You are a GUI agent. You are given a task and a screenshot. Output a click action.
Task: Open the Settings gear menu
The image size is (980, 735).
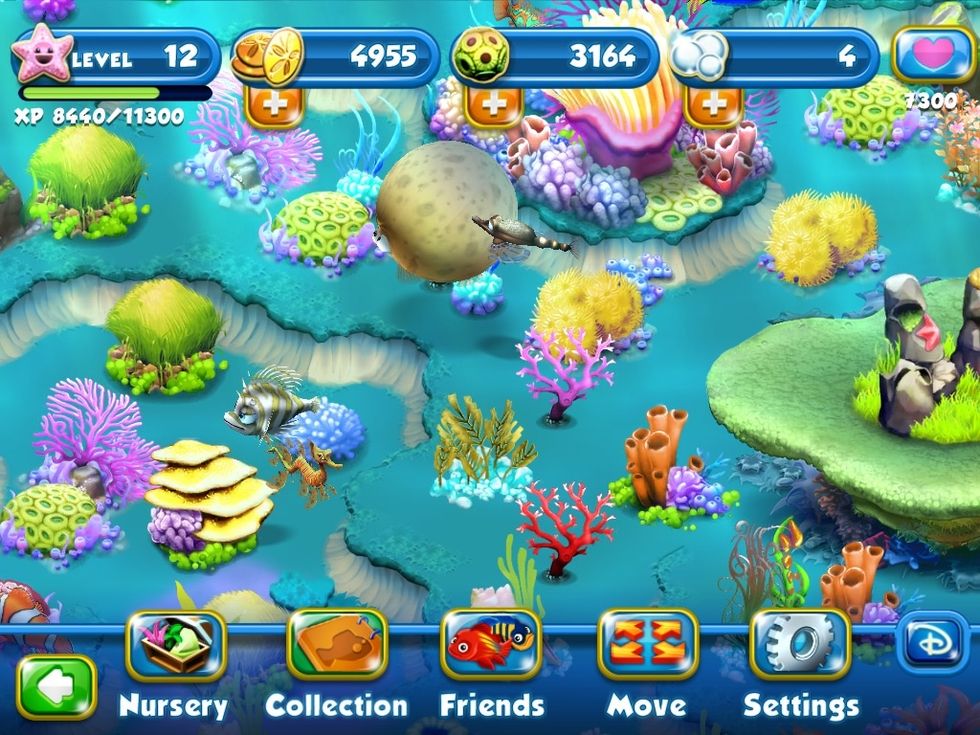tap(800, 645)
